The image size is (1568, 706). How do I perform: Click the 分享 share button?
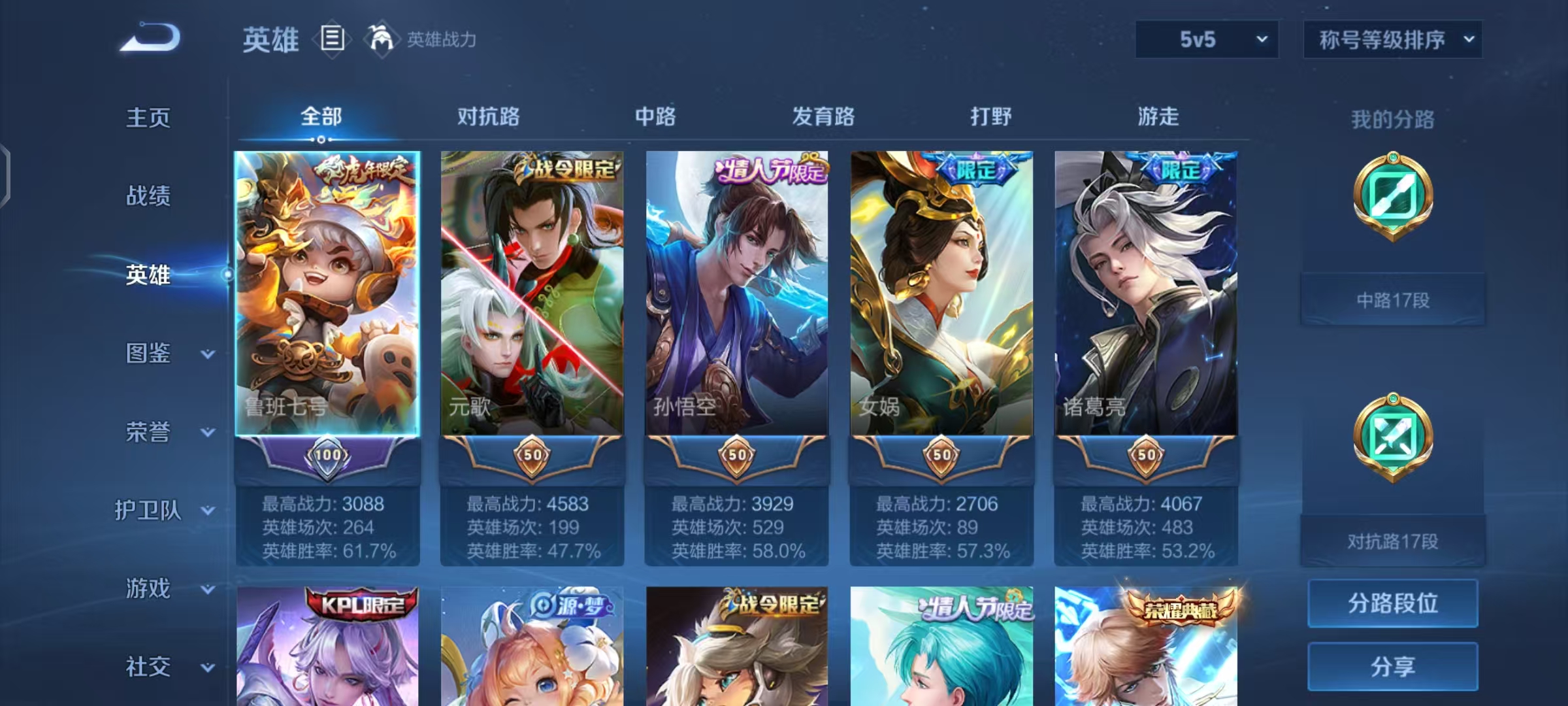[x=1392, y=665]
